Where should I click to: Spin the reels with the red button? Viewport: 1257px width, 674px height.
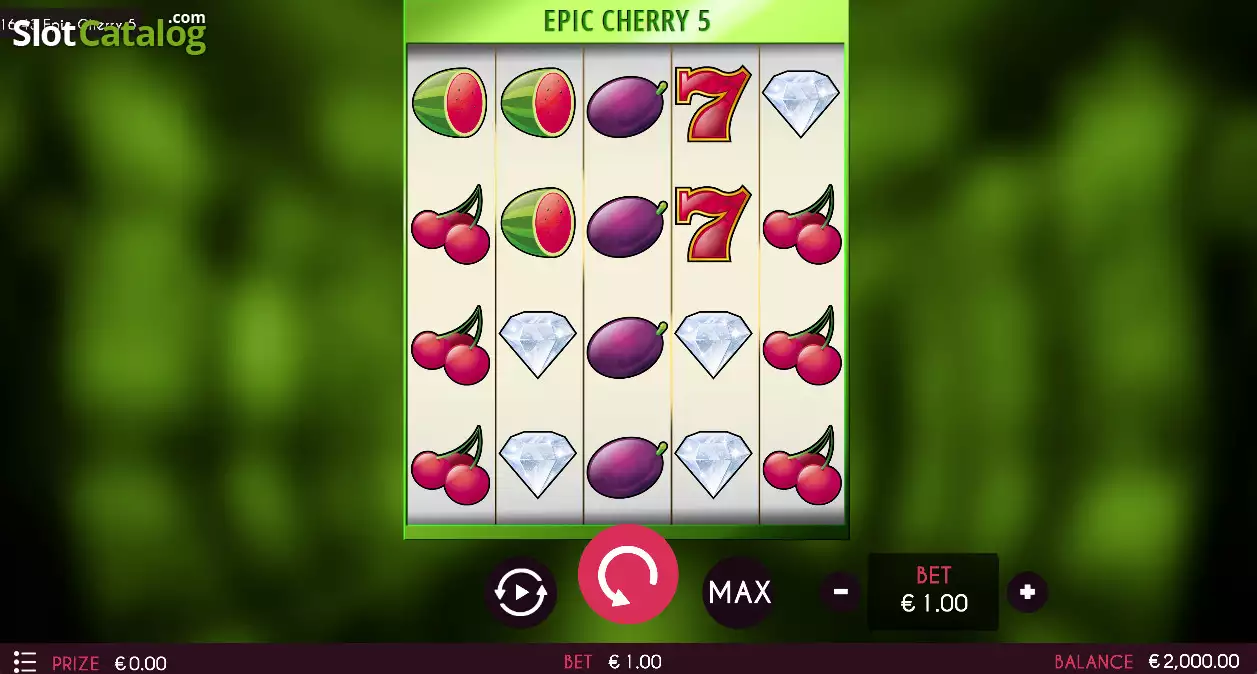(628, 575)
